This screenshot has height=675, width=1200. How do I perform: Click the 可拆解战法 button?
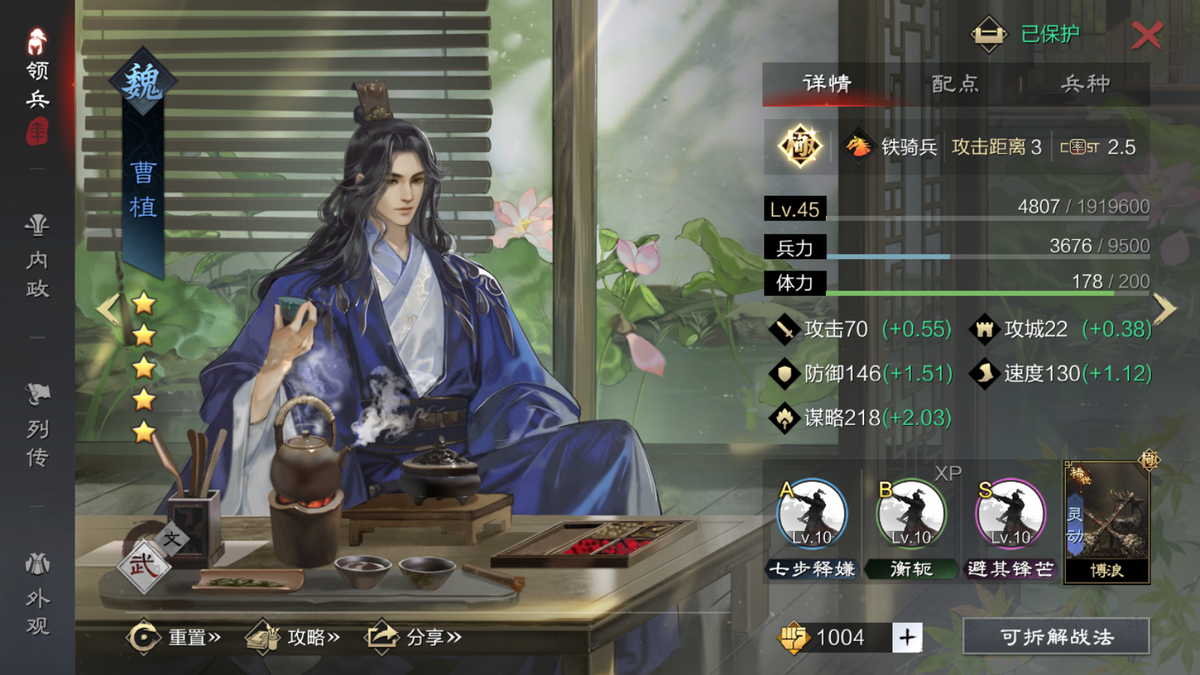1056,637
